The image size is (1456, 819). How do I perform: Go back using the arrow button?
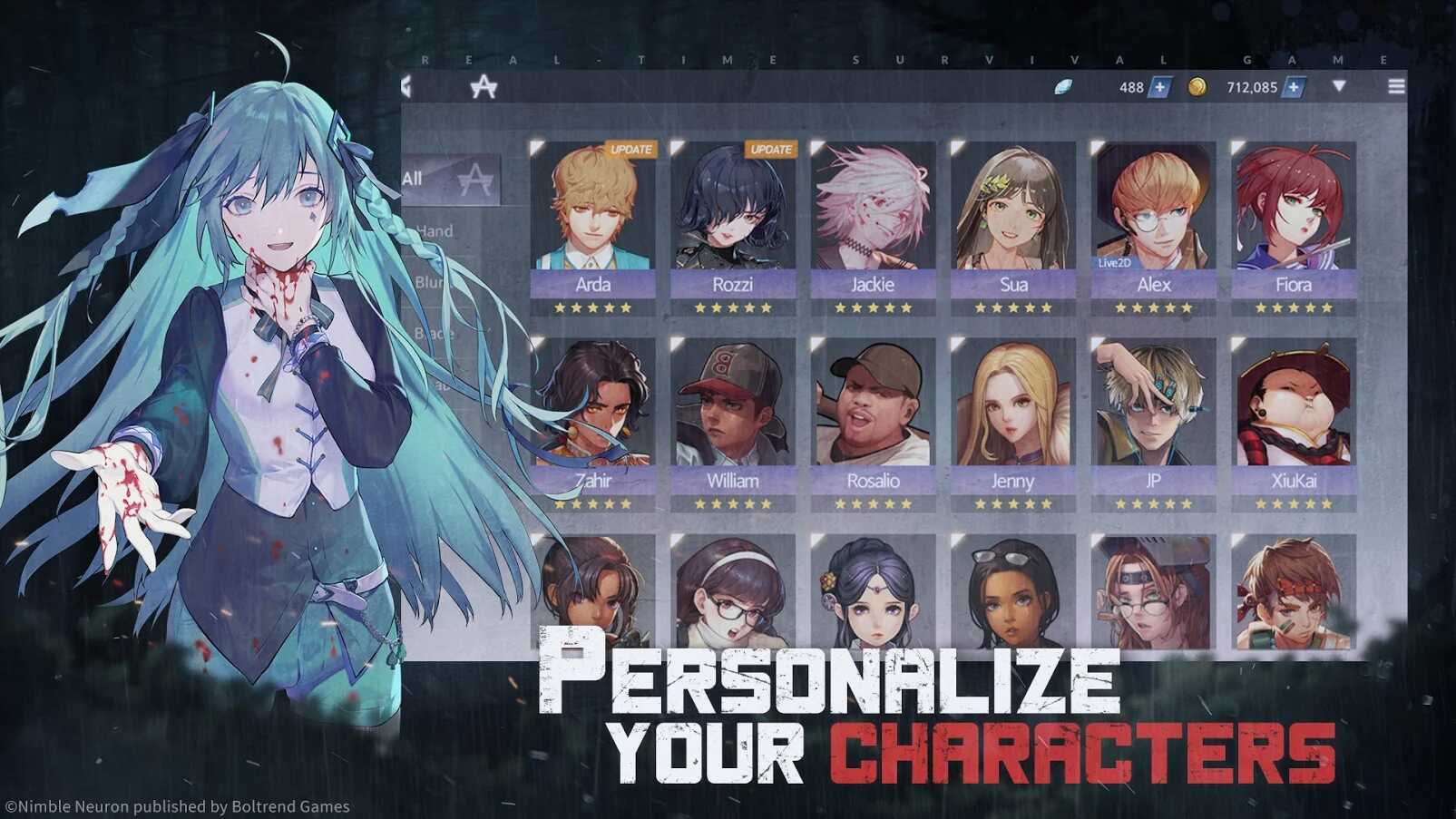pos(407,87)
